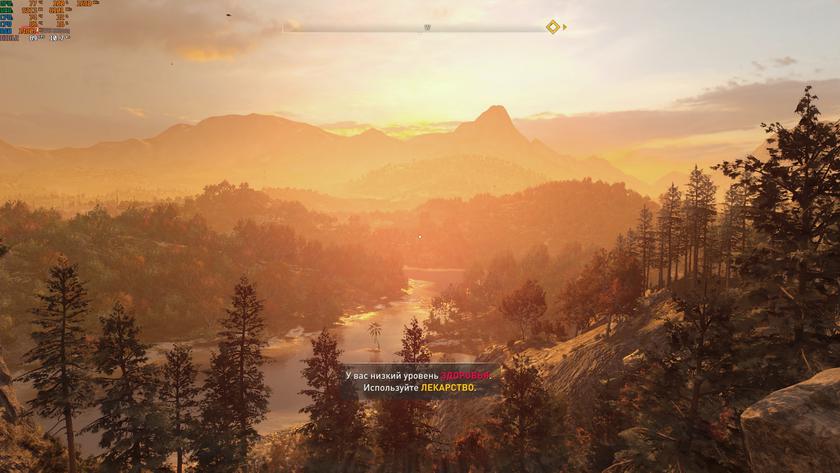Click the diamond objective marker on the compass

point(553,27)
